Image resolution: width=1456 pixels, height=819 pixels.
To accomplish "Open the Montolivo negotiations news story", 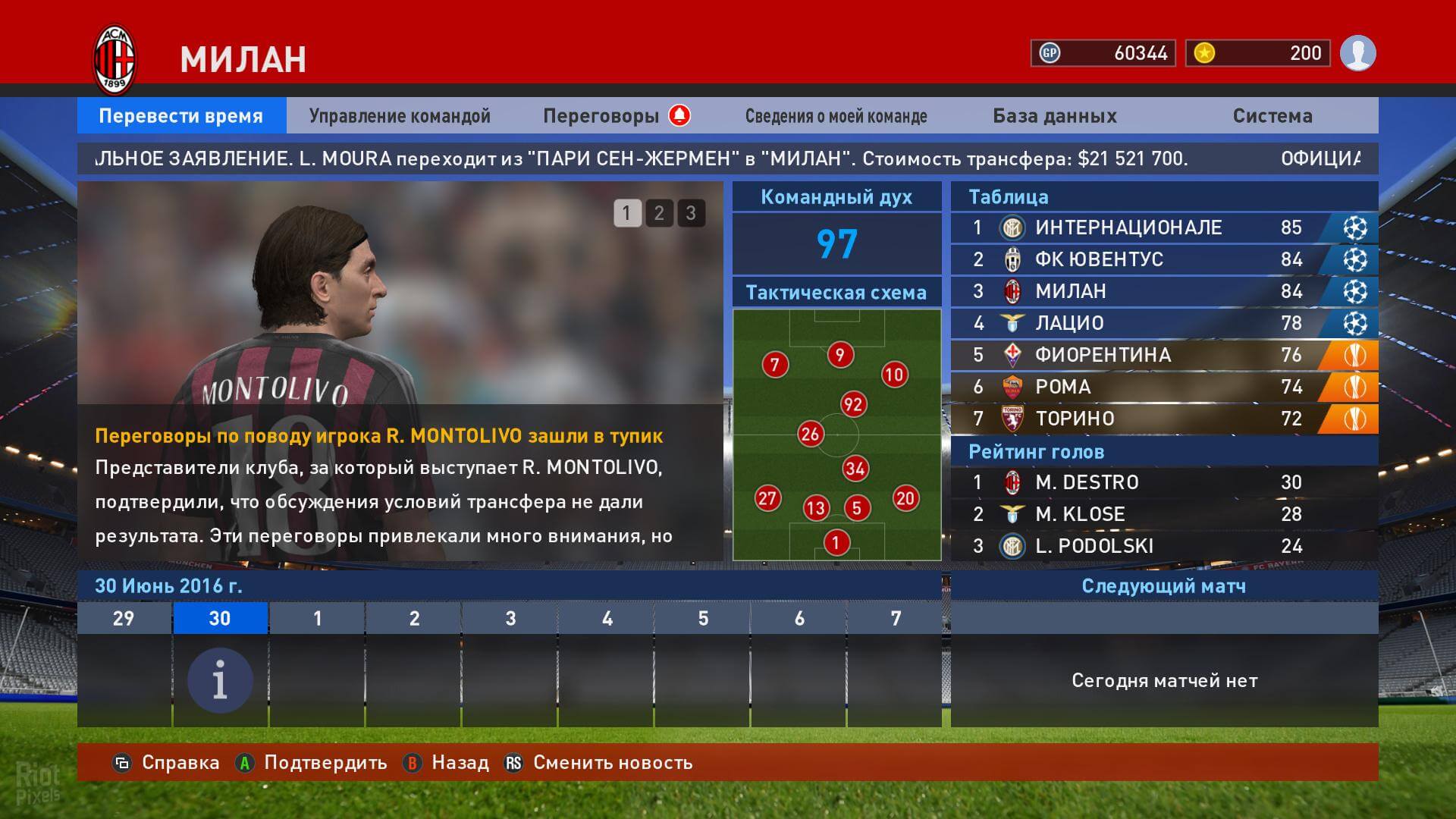I will 379,436.
